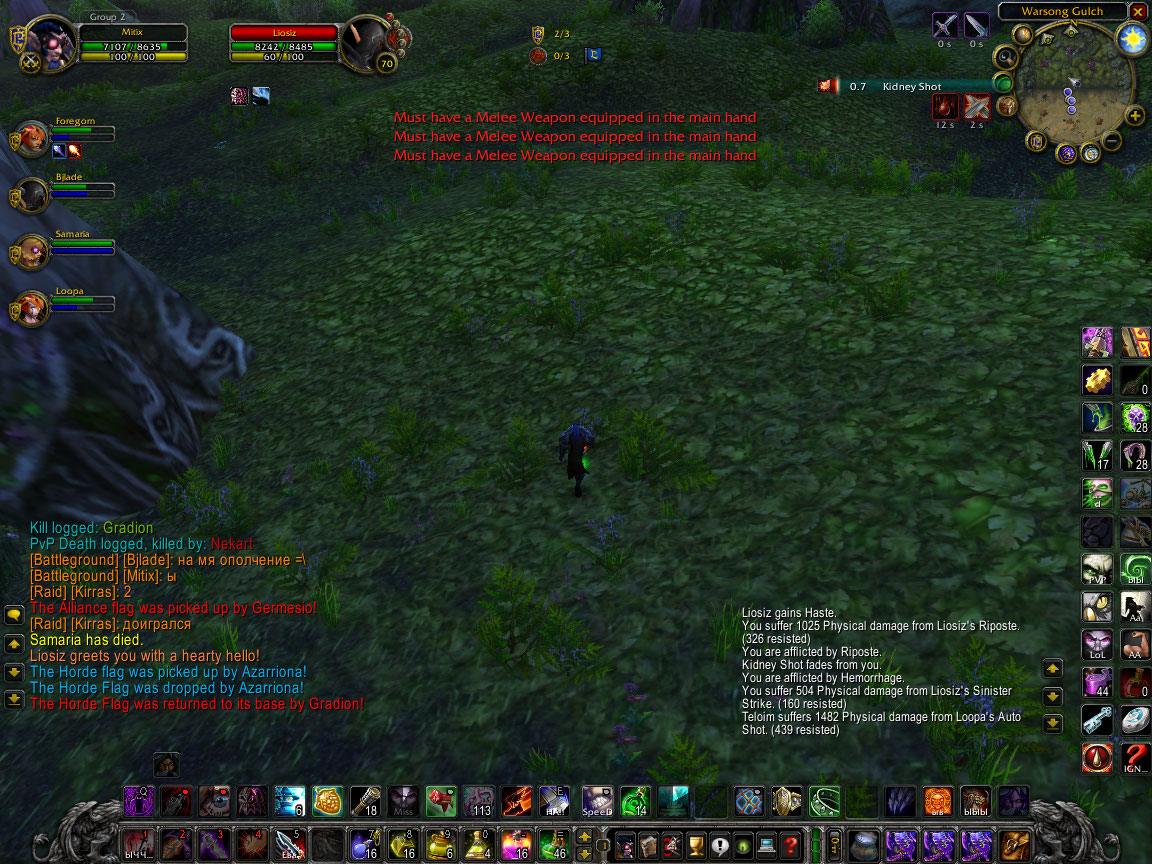
Task: Use the action bar item with count 113
Action: (x=479, y=801)
